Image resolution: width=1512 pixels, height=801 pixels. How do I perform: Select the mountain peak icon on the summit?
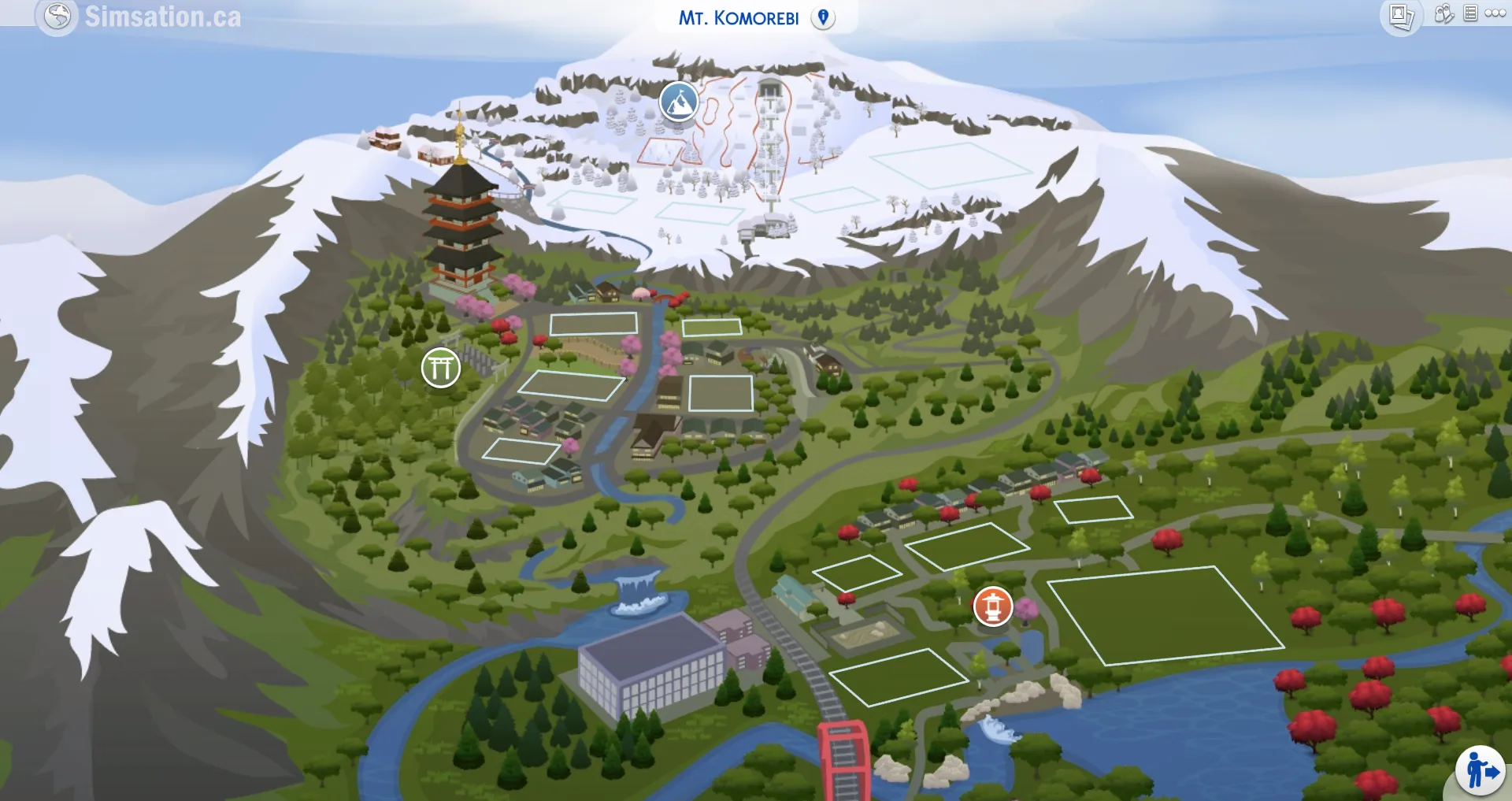pos(679,102)
